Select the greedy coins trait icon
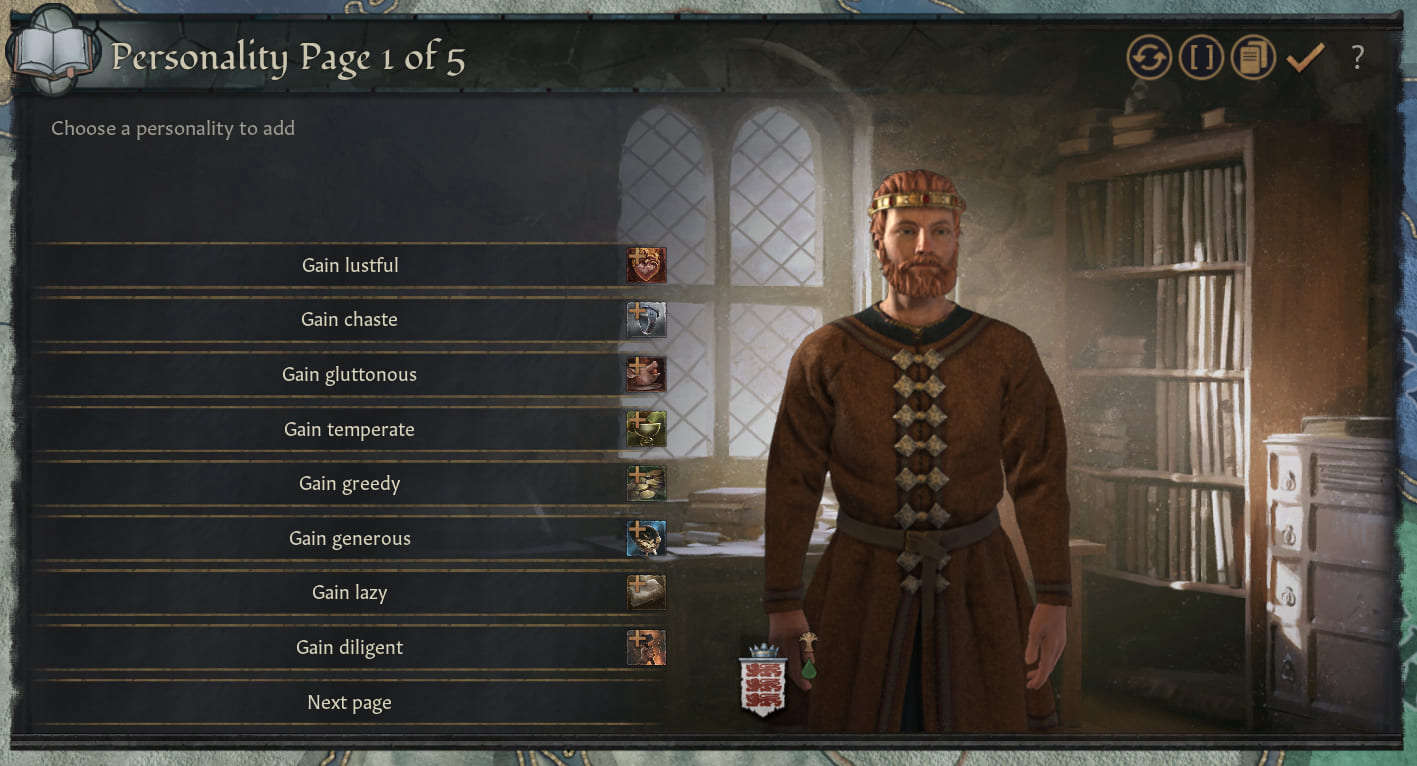 click(646, 483)
